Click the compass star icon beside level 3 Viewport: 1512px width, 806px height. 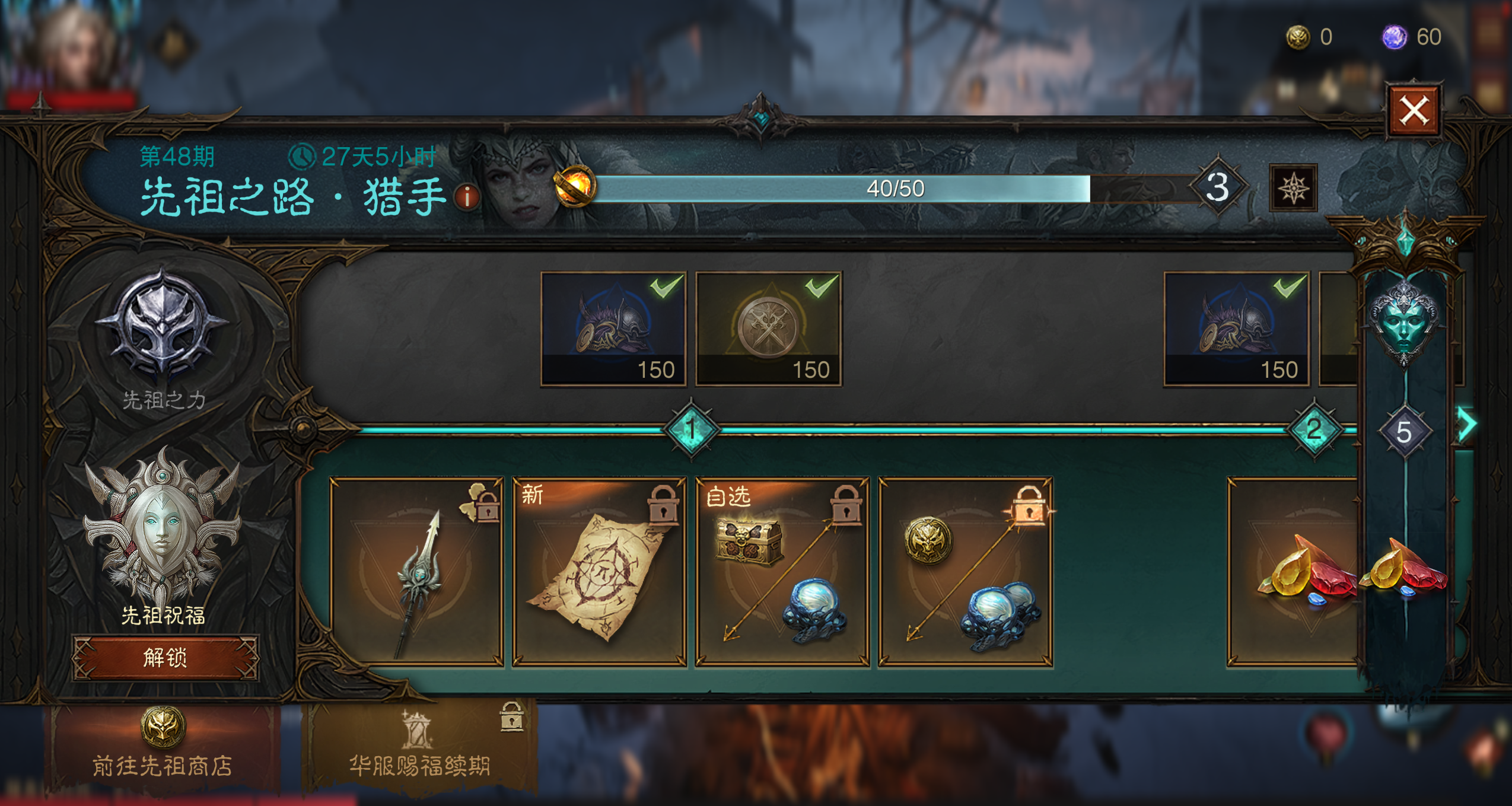(1293, 189)
